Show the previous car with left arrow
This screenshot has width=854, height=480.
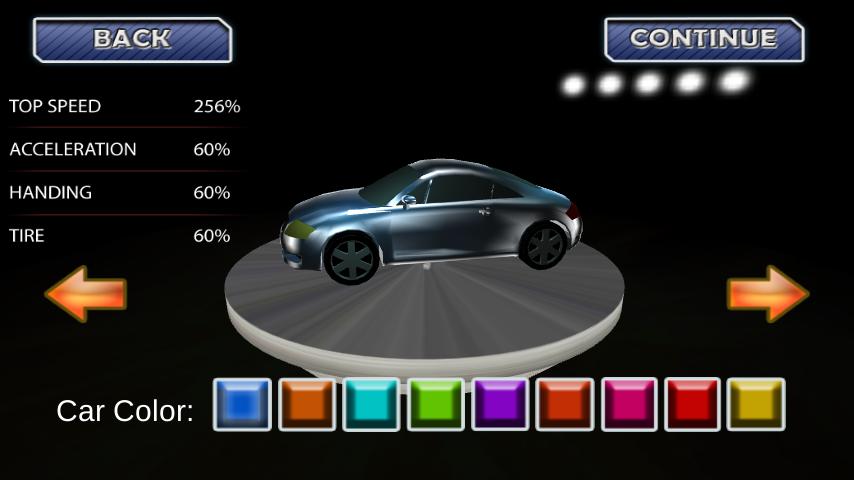pyautogui.click(x=86, y=293)
